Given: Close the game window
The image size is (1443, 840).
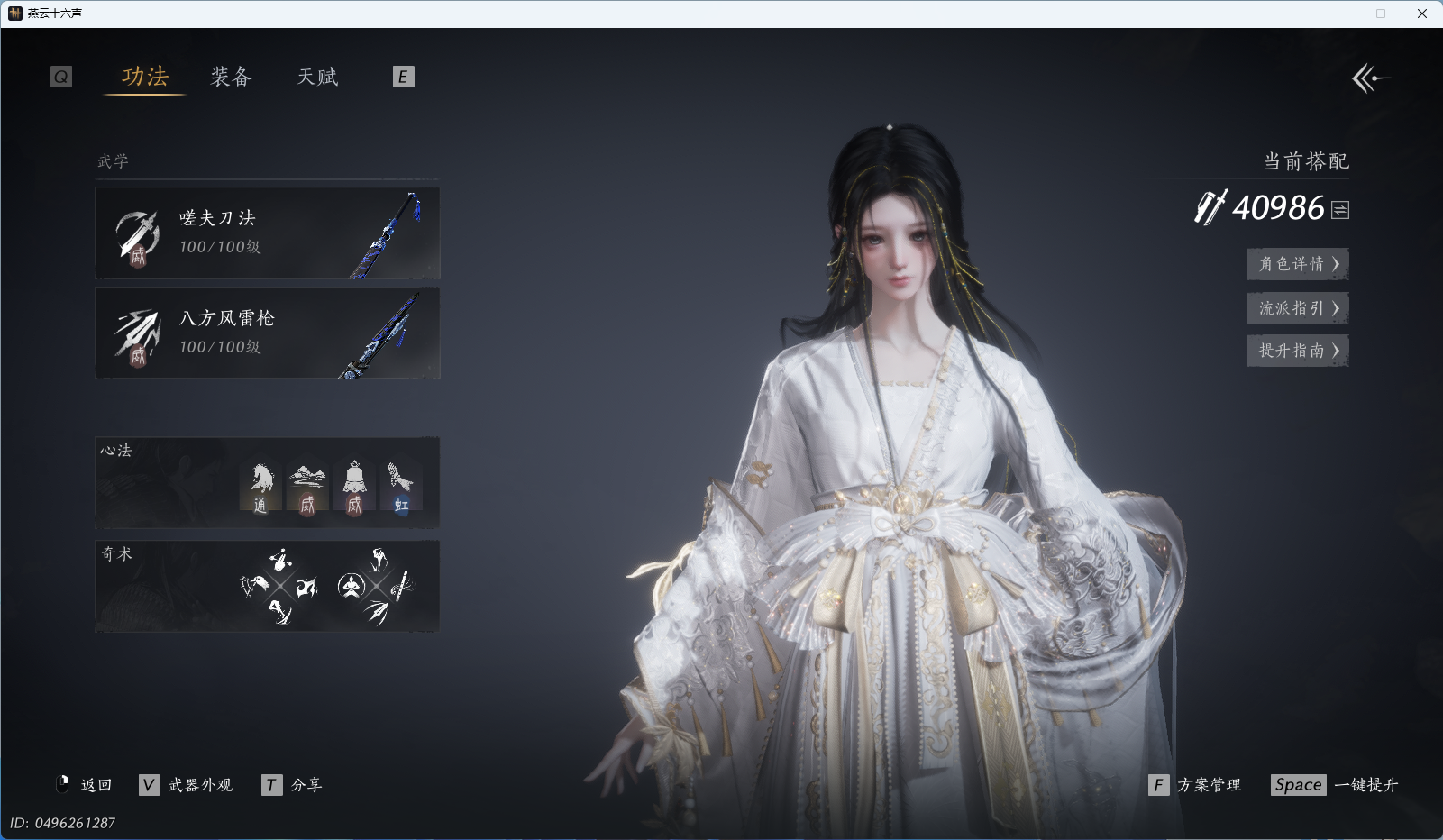Looking at the screenshot, I should pyautogui.click(x=1422, y=14).
